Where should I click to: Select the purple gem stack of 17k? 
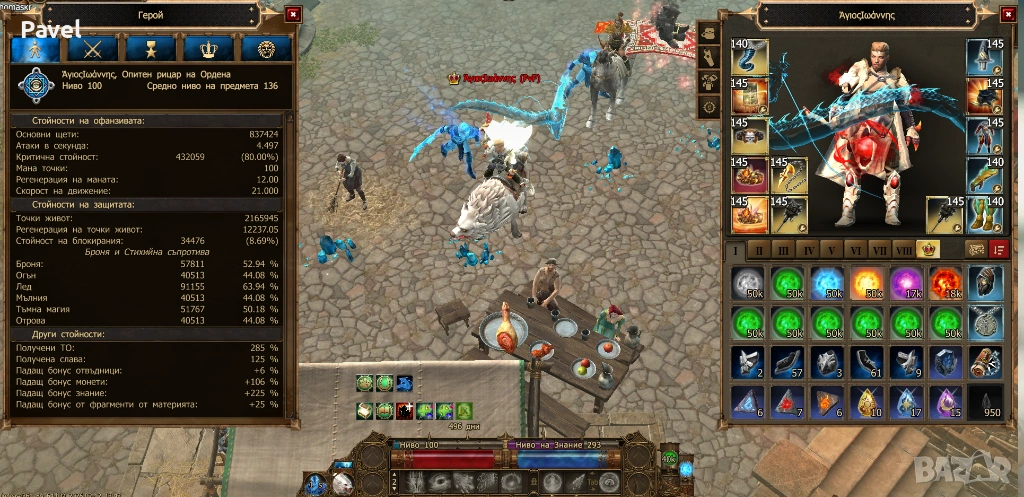tap(906, 282)
